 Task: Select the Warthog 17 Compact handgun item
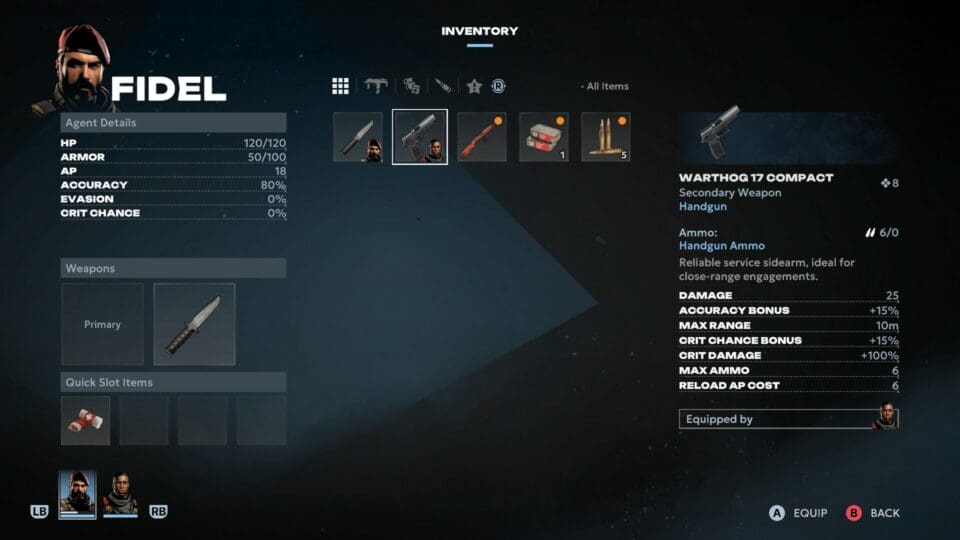(x=420, y=137)
